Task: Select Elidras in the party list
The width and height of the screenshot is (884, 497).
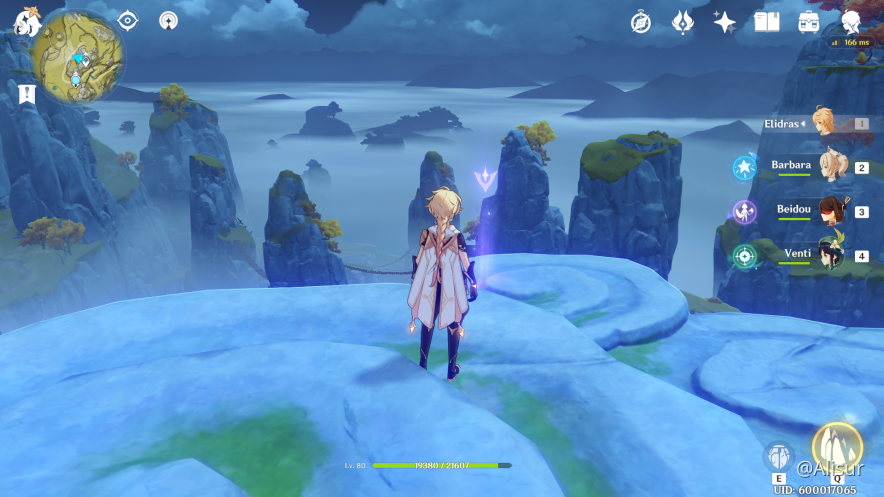Action: point(826,123)
